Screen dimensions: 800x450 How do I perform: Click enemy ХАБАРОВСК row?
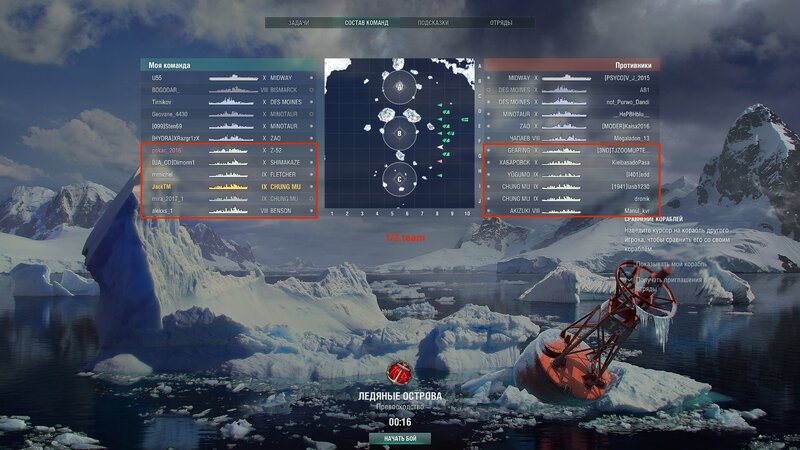(570, 162)
